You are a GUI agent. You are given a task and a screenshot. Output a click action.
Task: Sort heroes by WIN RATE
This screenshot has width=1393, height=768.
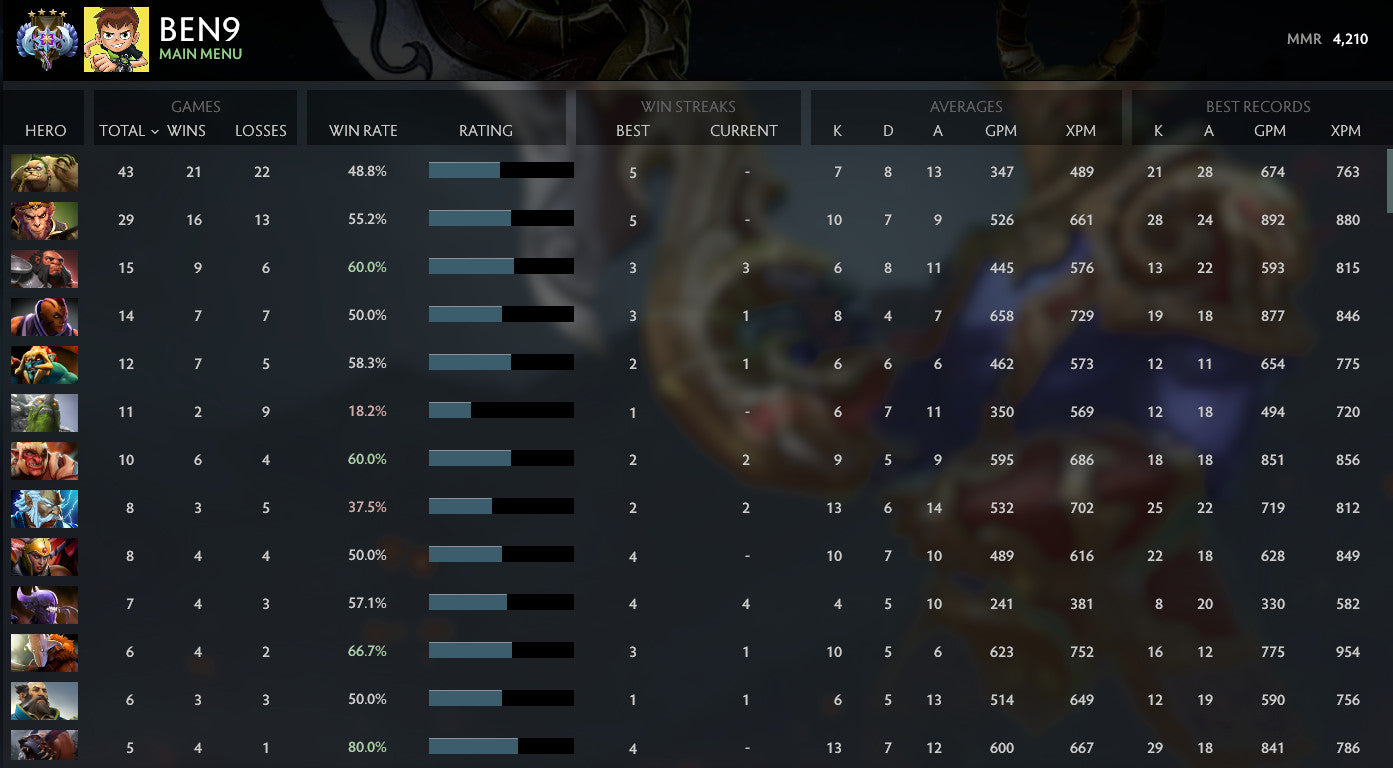[x=364, y=130]
